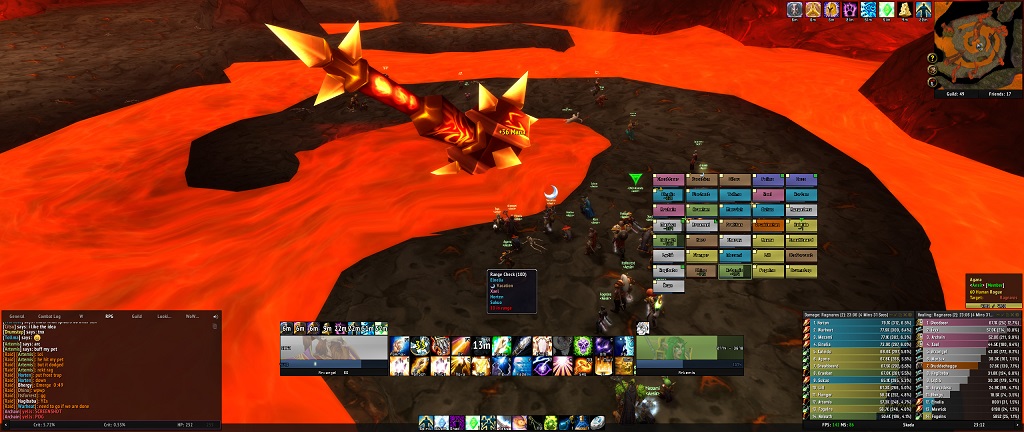The image size is (1024, 432).
Task: Select the Guild chat tab
Action: pos(137,316)
